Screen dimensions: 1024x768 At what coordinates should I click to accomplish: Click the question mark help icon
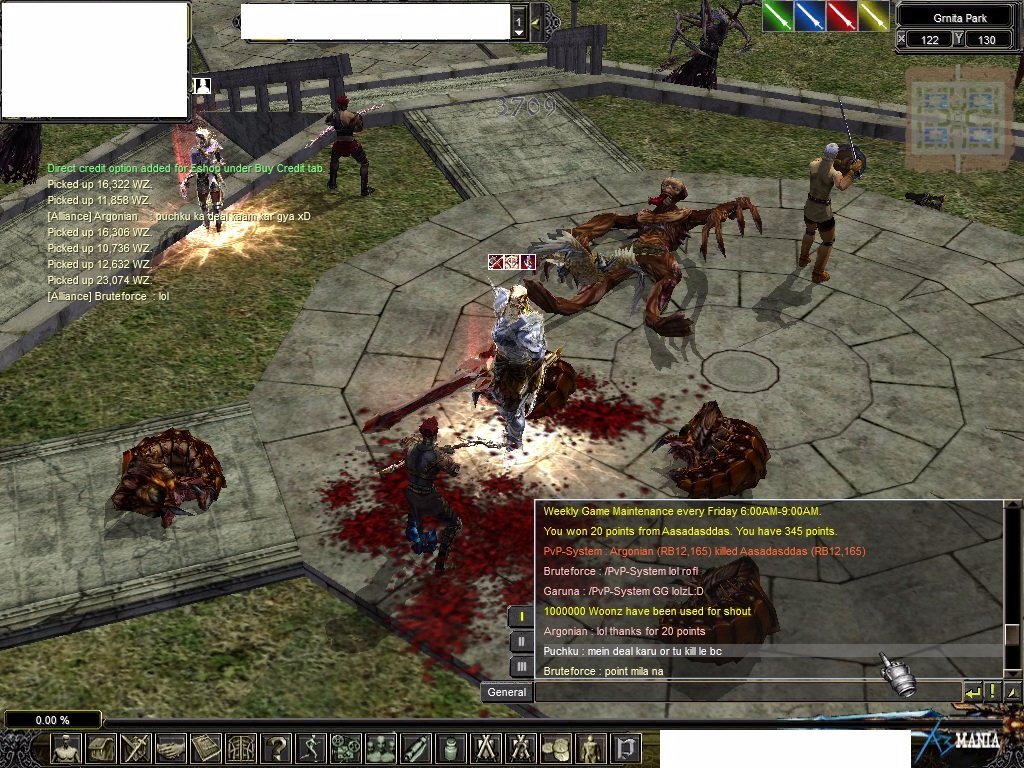click(x=277, y=748)
